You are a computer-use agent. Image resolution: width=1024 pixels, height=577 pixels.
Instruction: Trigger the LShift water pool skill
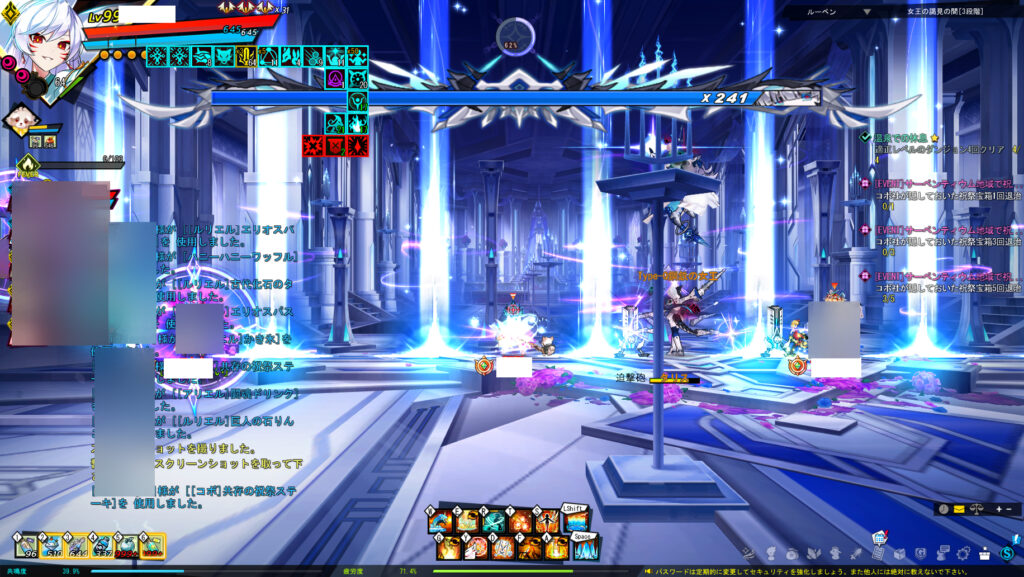click(x=574, y=520)
